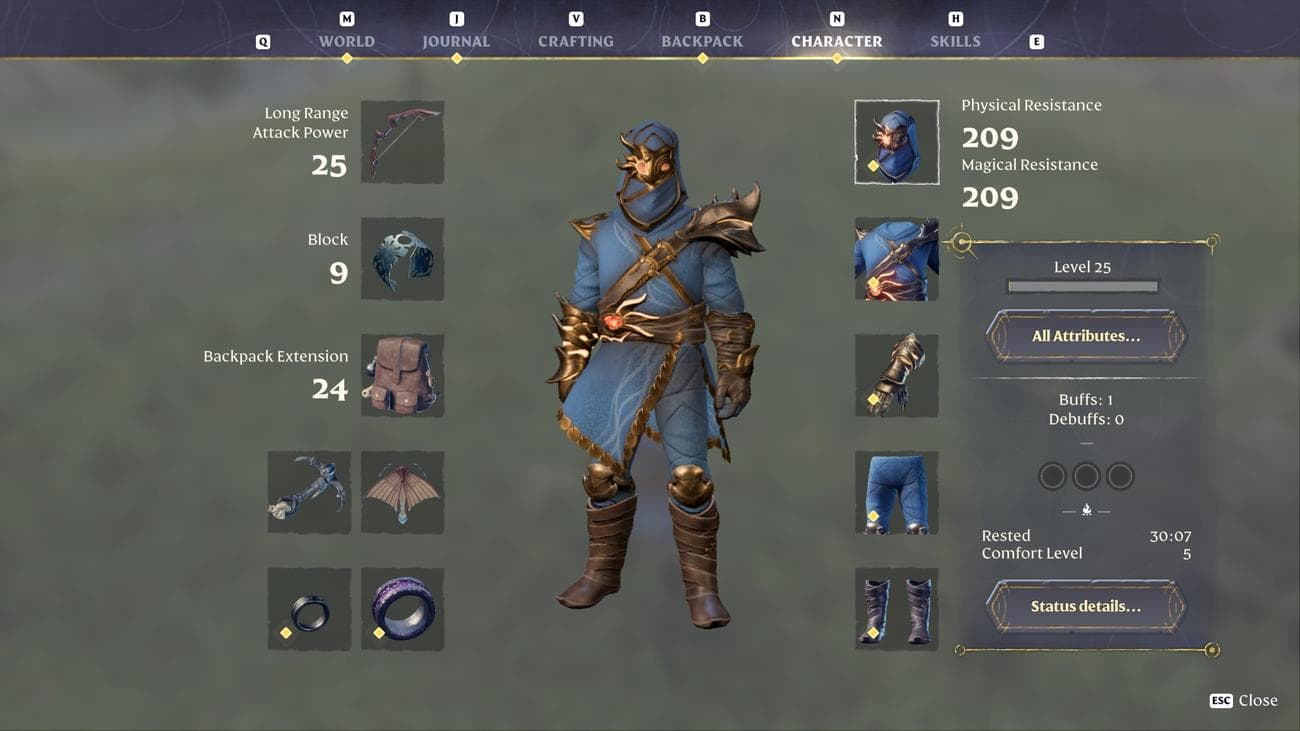Switch to the World tab
The image size is (1300, 731).
tap(346, 41)
